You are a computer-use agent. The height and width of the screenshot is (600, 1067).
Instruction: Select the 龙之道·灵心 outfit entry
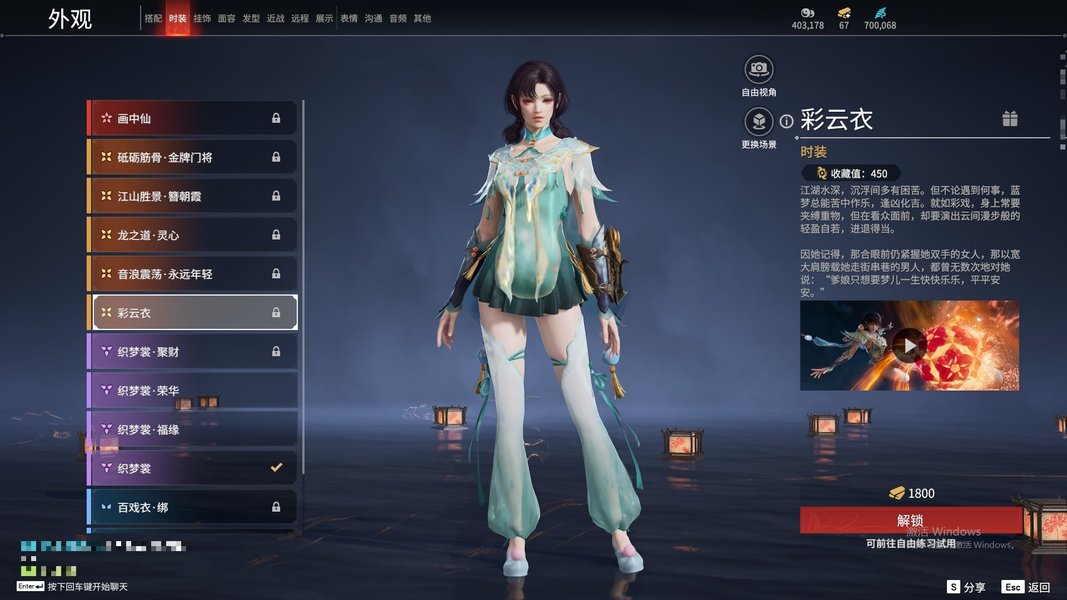click(x=193, y=235)
